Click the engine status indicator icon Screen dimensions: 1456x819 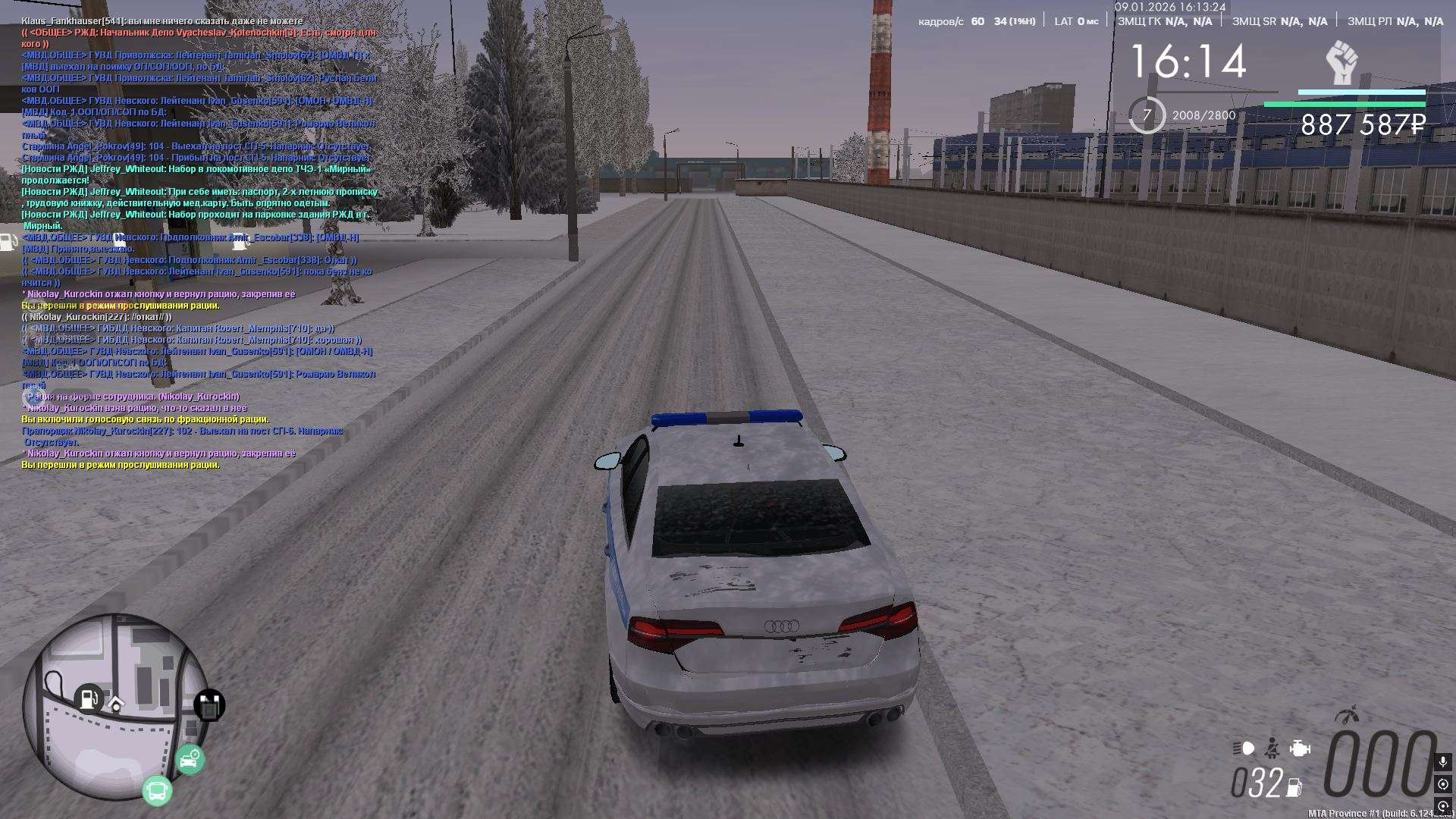[x=1300, y=748]
